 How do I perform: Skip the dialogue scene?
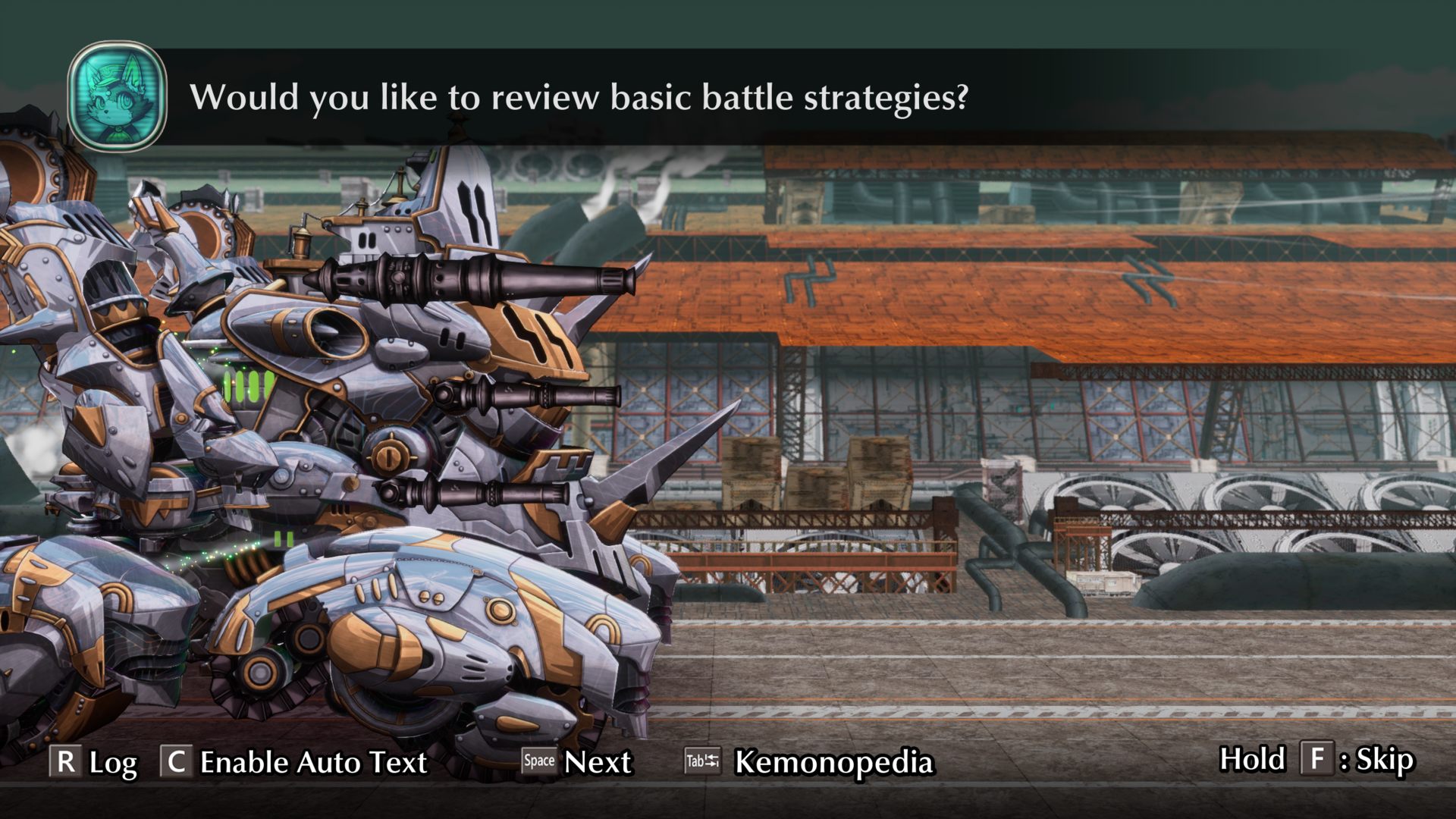pyautogui.click(x=1316, y=759)
